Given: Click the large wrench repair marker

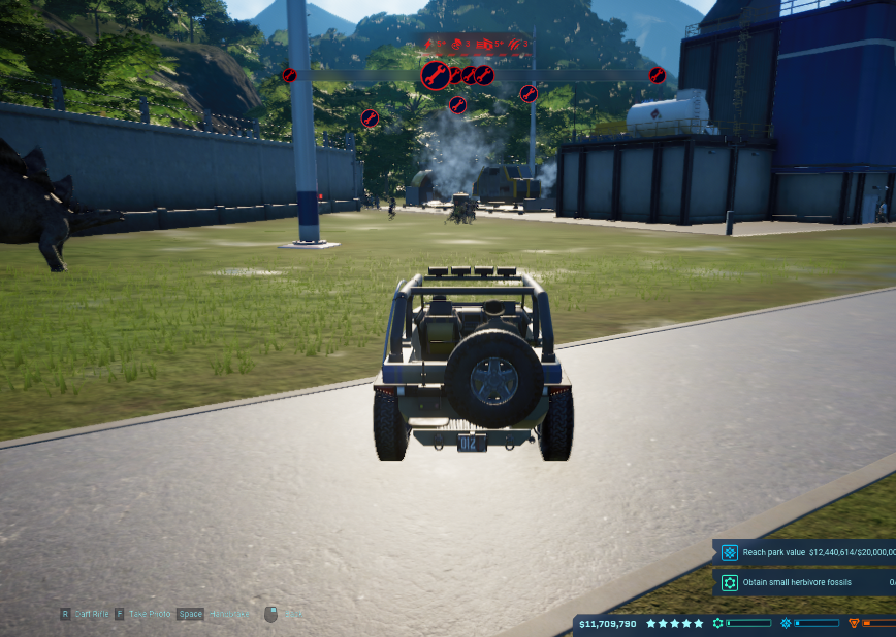Looking at the screenshot, I should (x=435, y=75).
